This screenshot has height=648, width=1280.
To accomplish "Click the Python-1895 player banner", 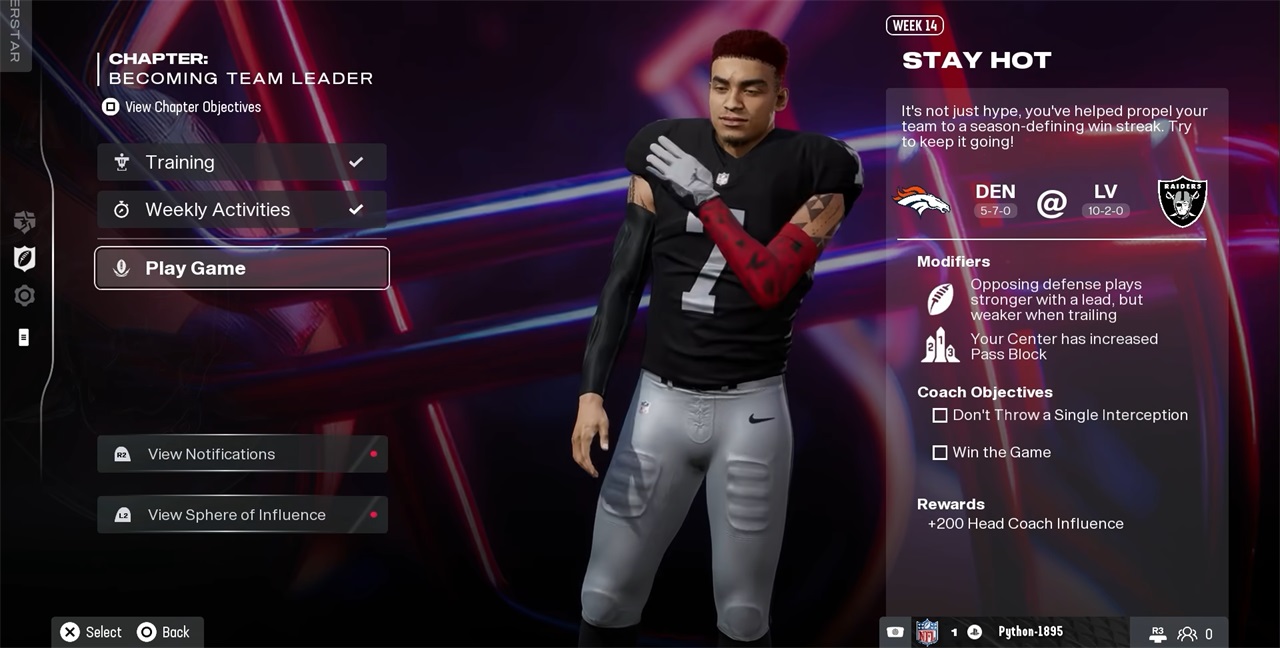I will pos(1030,632).
